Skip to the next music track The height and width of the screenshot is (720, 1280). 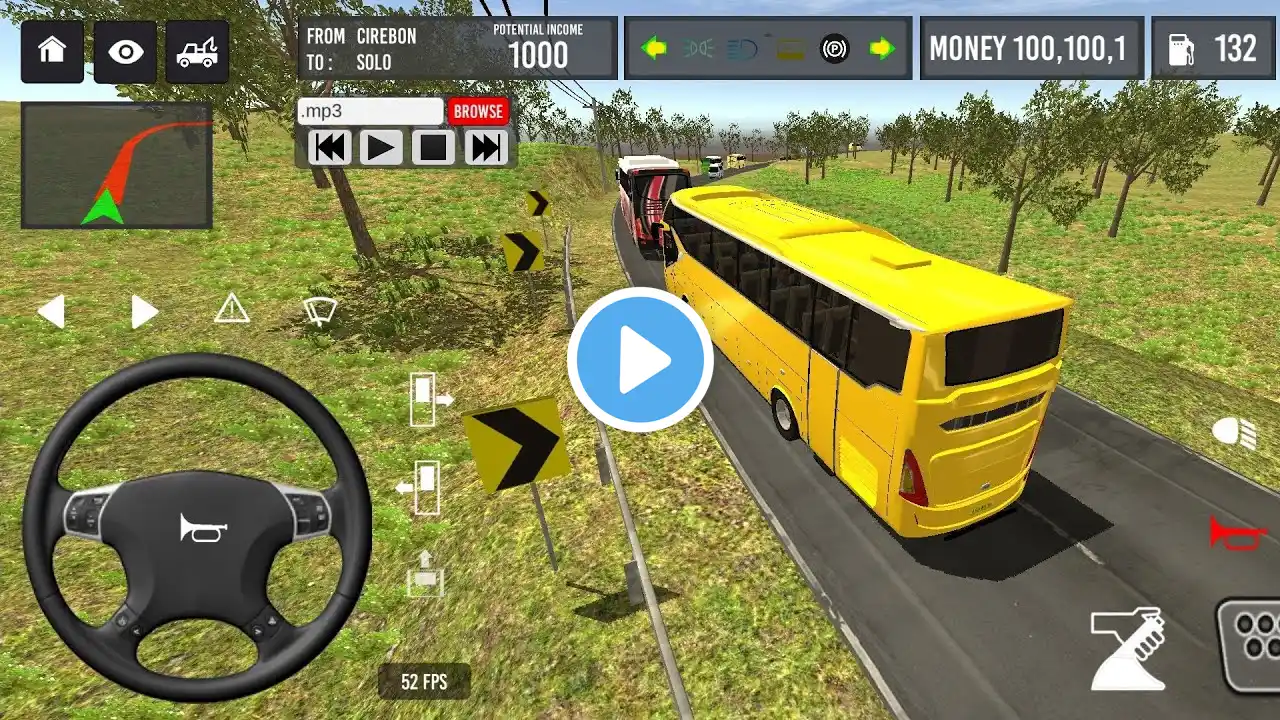486,148
